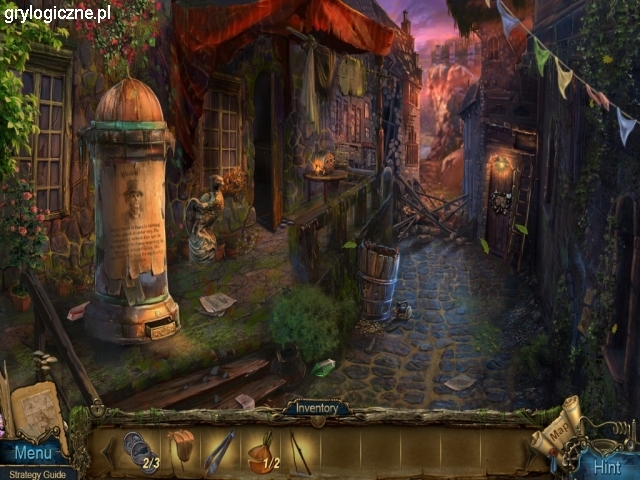This screenshot has width=640, height=480.
Task: Select the glove item in inventory
Action: [x=181, y=447]
